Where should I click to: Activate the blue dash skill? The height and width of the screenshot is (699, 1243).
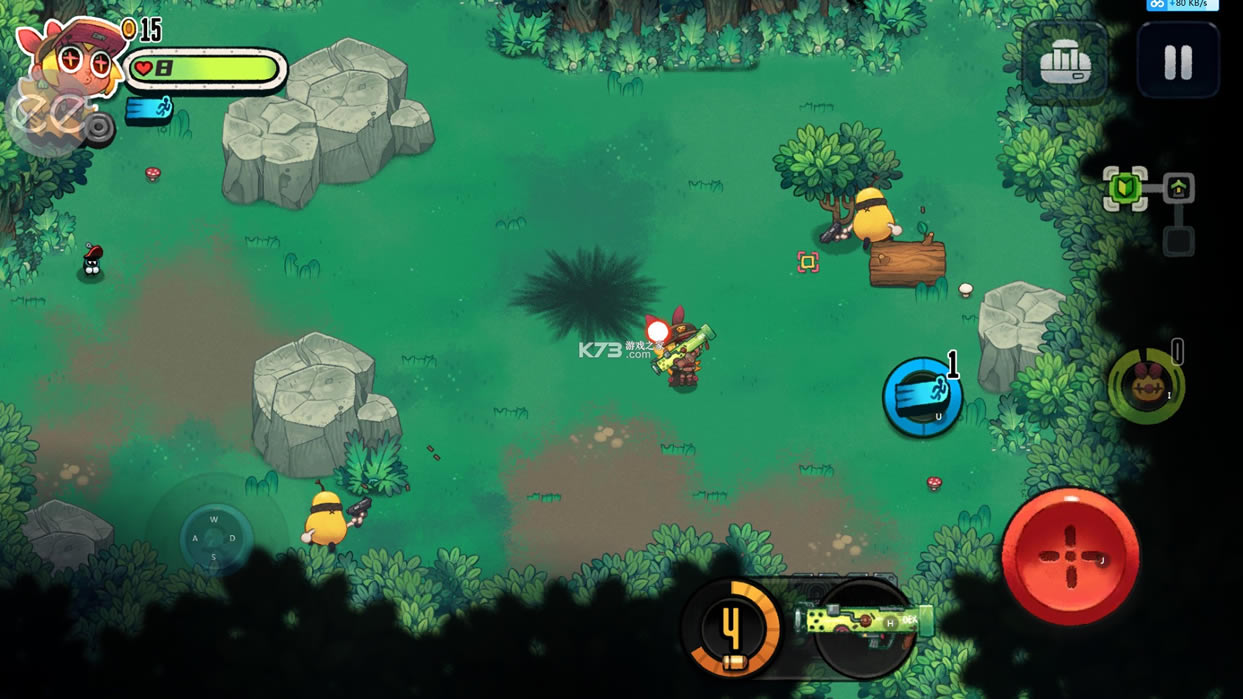pos(922,397)
